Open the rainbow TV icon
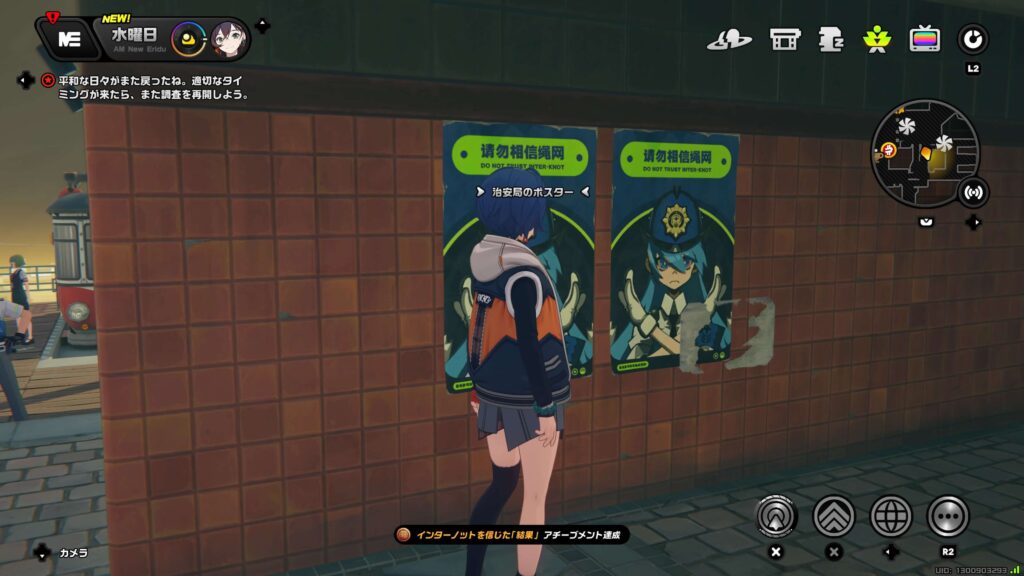This screenshot has width=1024, height=576. (924, 40)
